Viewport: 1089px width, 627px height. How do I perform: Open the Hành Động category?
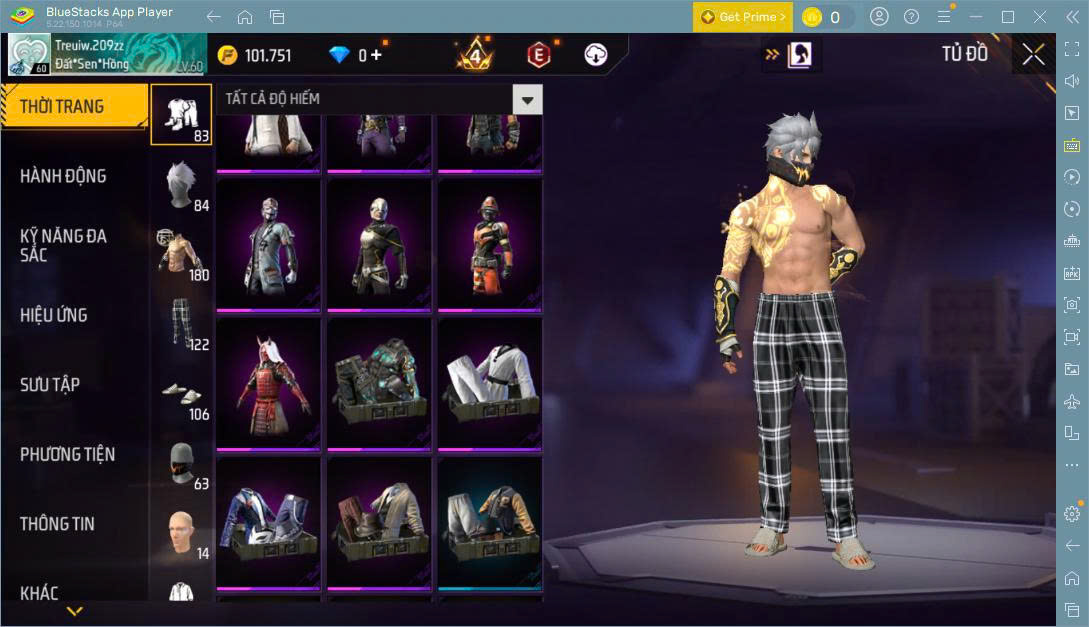click(x=63, y=176)
